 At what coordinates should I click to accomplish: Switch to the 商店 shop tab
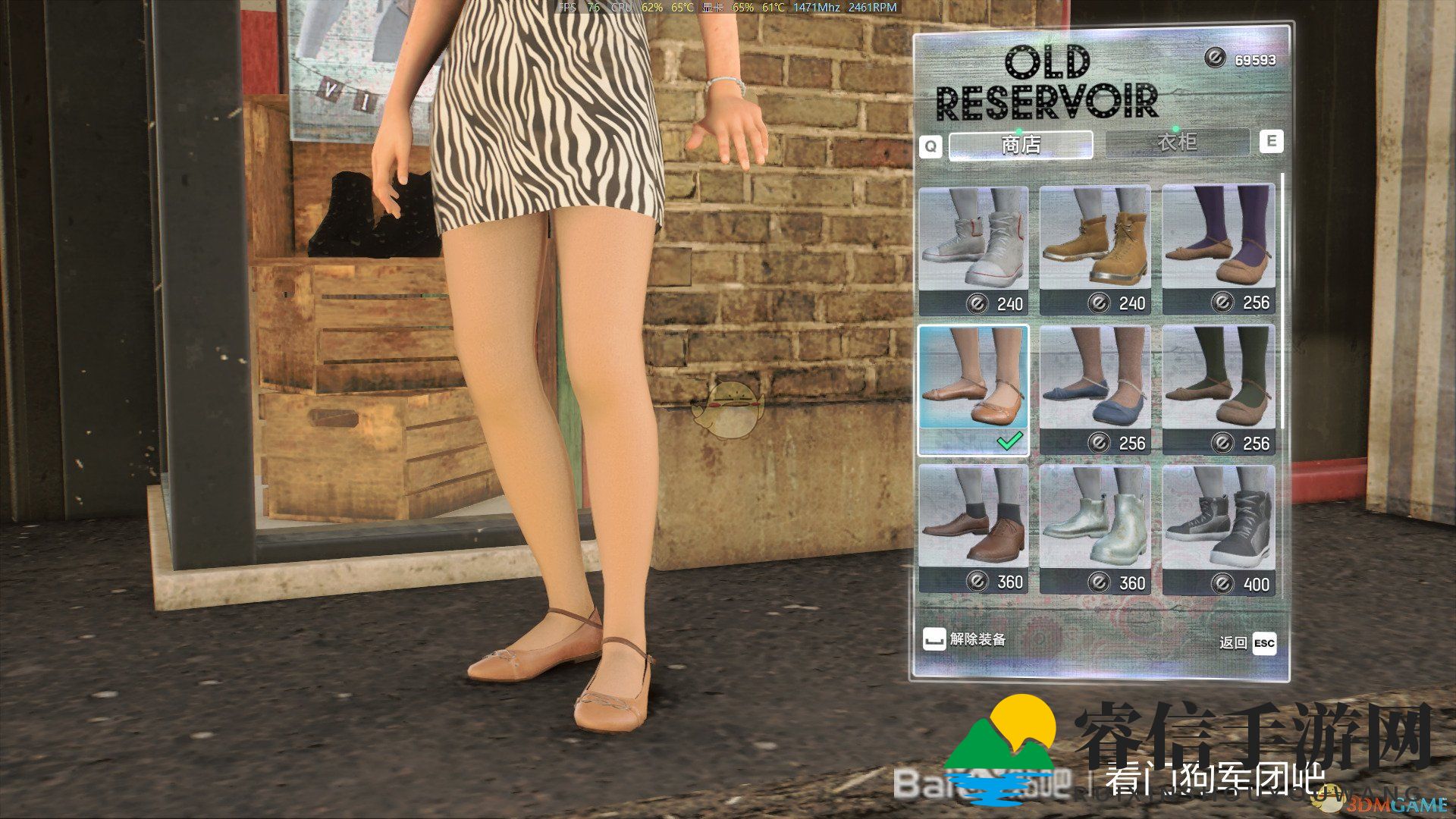point(1020,144)
